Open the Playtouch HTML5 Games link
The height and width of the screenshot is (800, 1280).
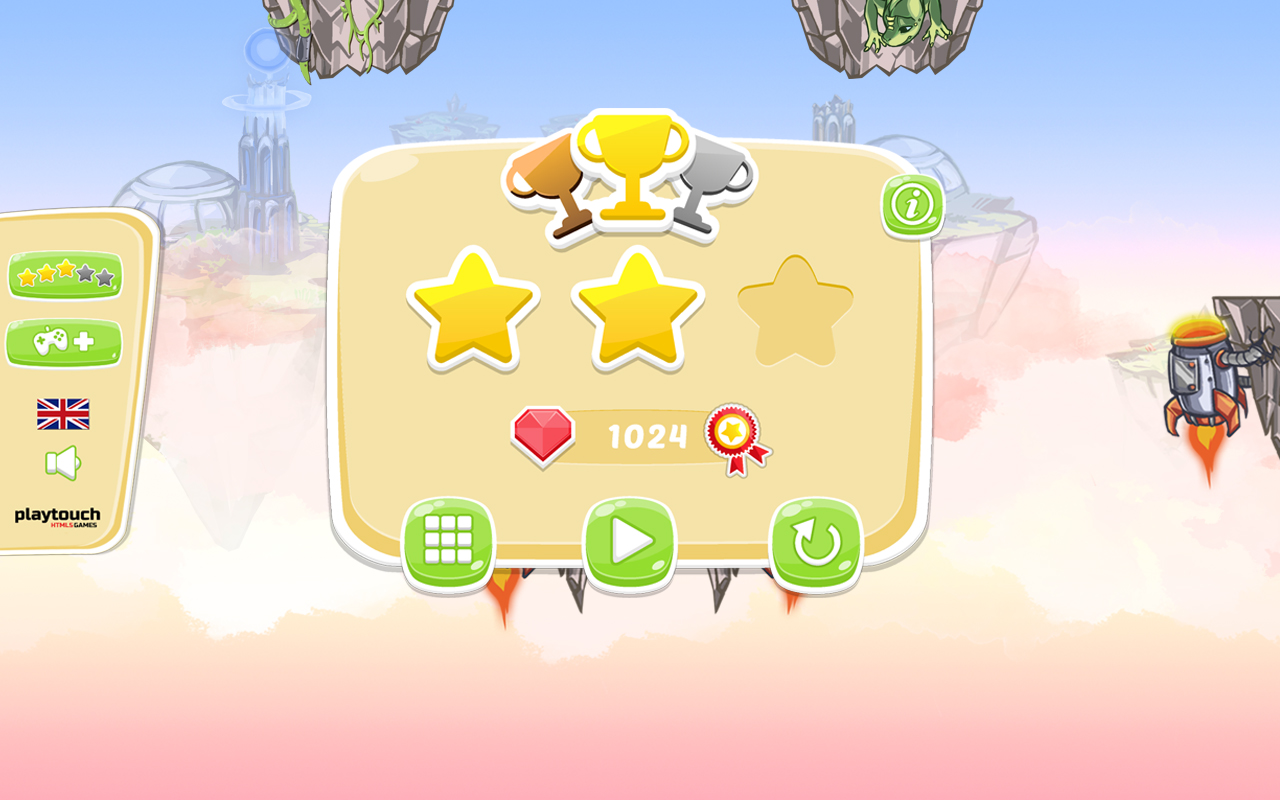pyautogui.click(x=60, y=516)
